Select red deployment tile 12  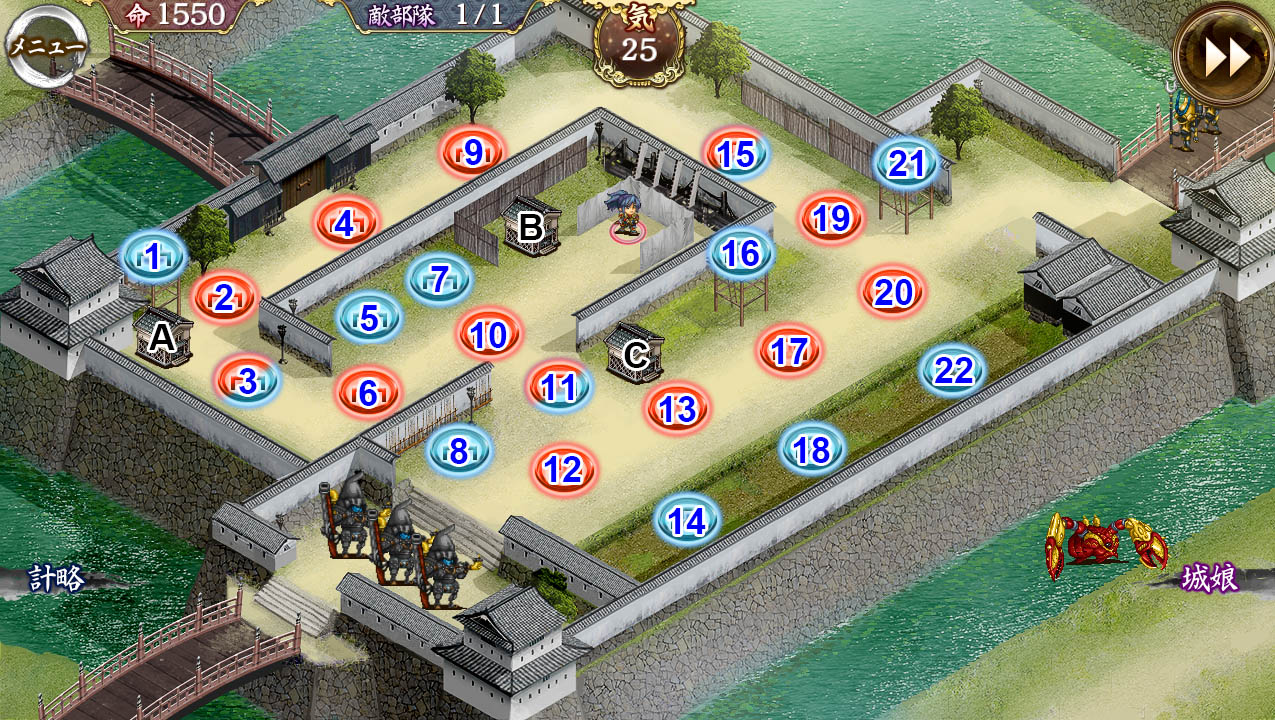pyautogui.click(x=564, y=469)
